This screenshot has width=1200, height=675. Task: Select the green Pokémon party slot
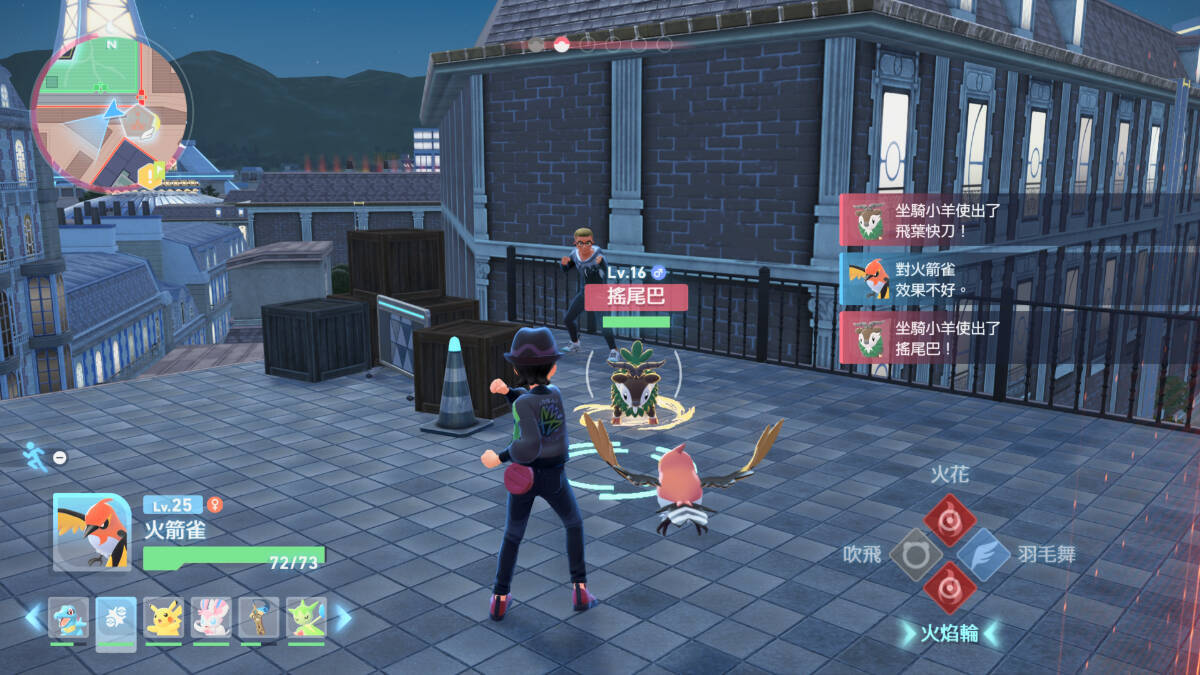306,619
